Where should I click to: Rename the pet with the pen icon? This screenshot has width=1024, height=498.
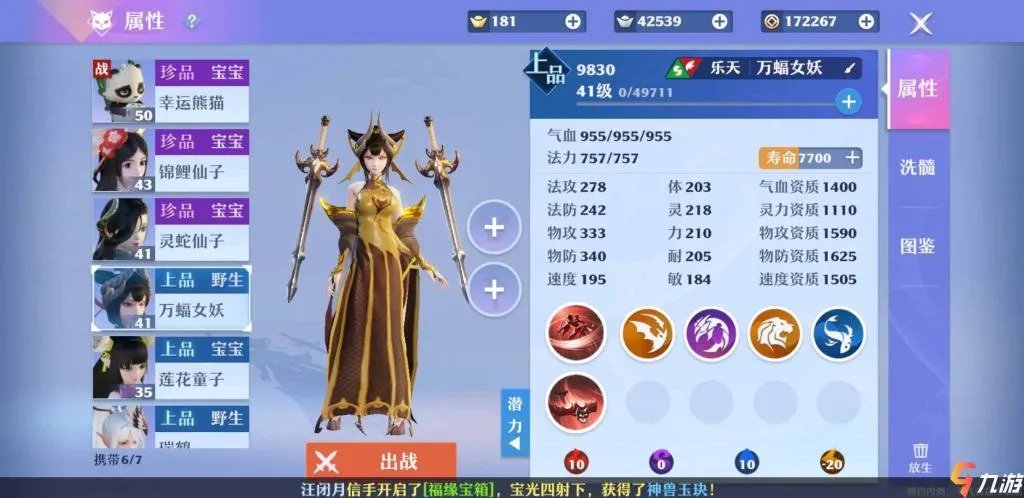point(851,69)
